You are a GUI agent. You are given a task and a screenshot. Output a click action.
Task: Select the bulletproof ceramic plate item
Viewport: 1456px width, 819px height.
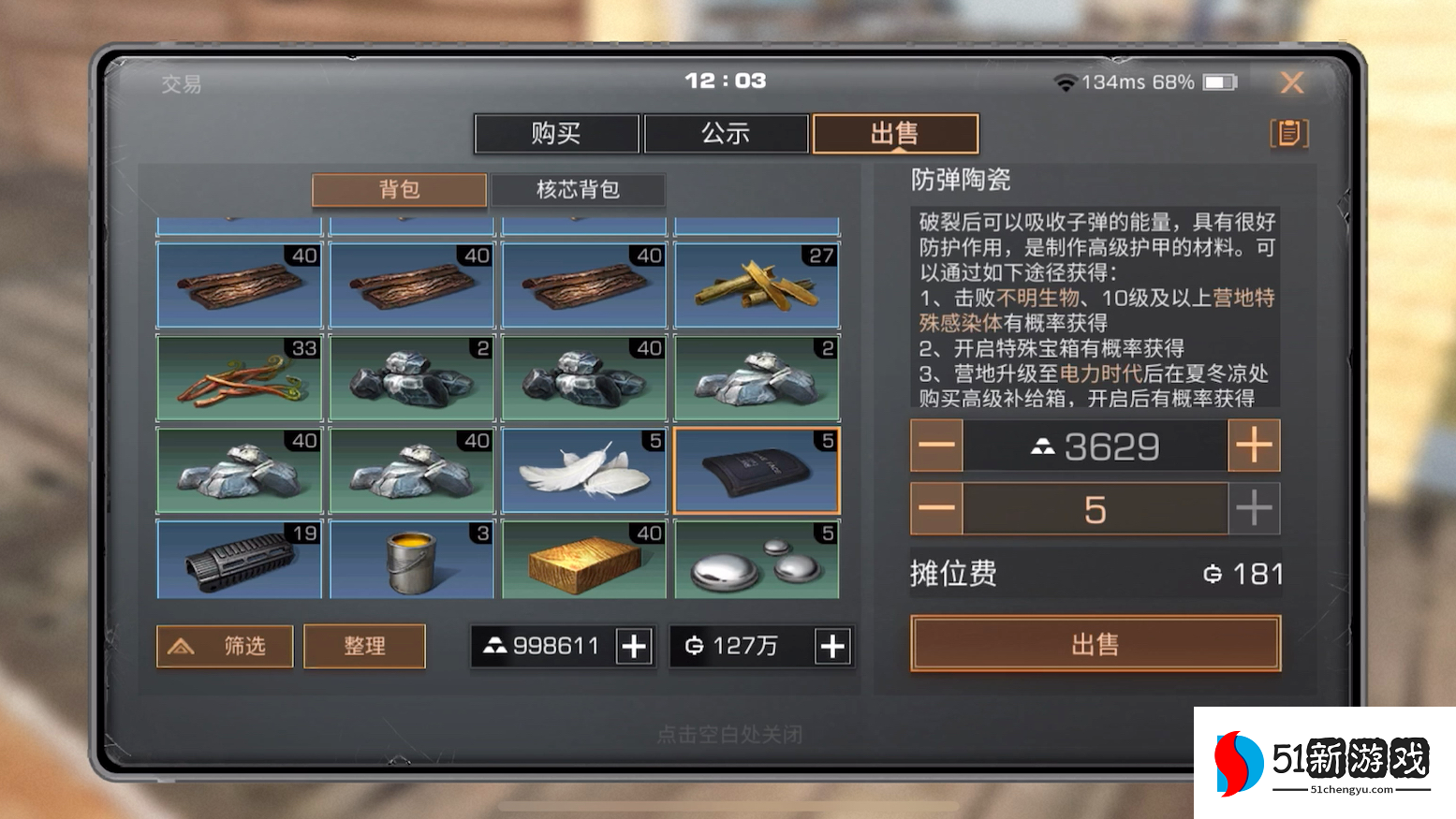[757, 469]
